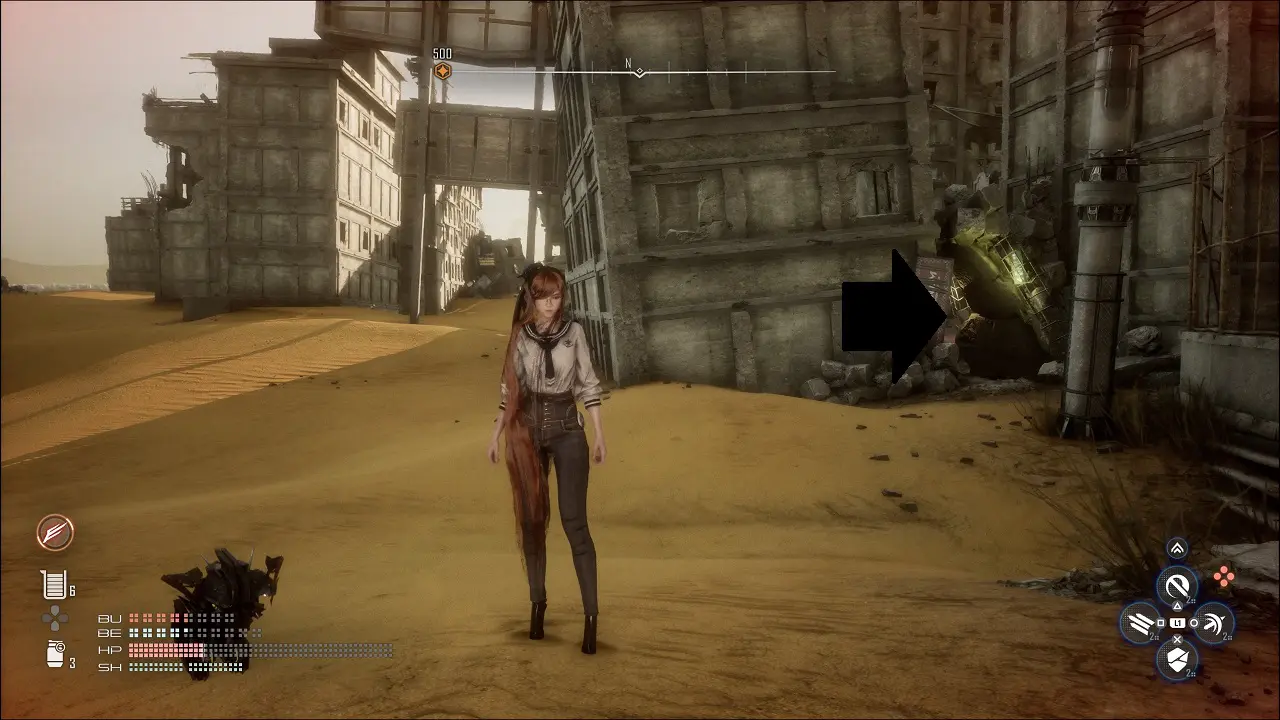Image resolution: width=1280 pixels, height=720 pixels.
Task: Activate the shield skill in the wheel
Action: pyautogui.click(x=1177, y=659)
